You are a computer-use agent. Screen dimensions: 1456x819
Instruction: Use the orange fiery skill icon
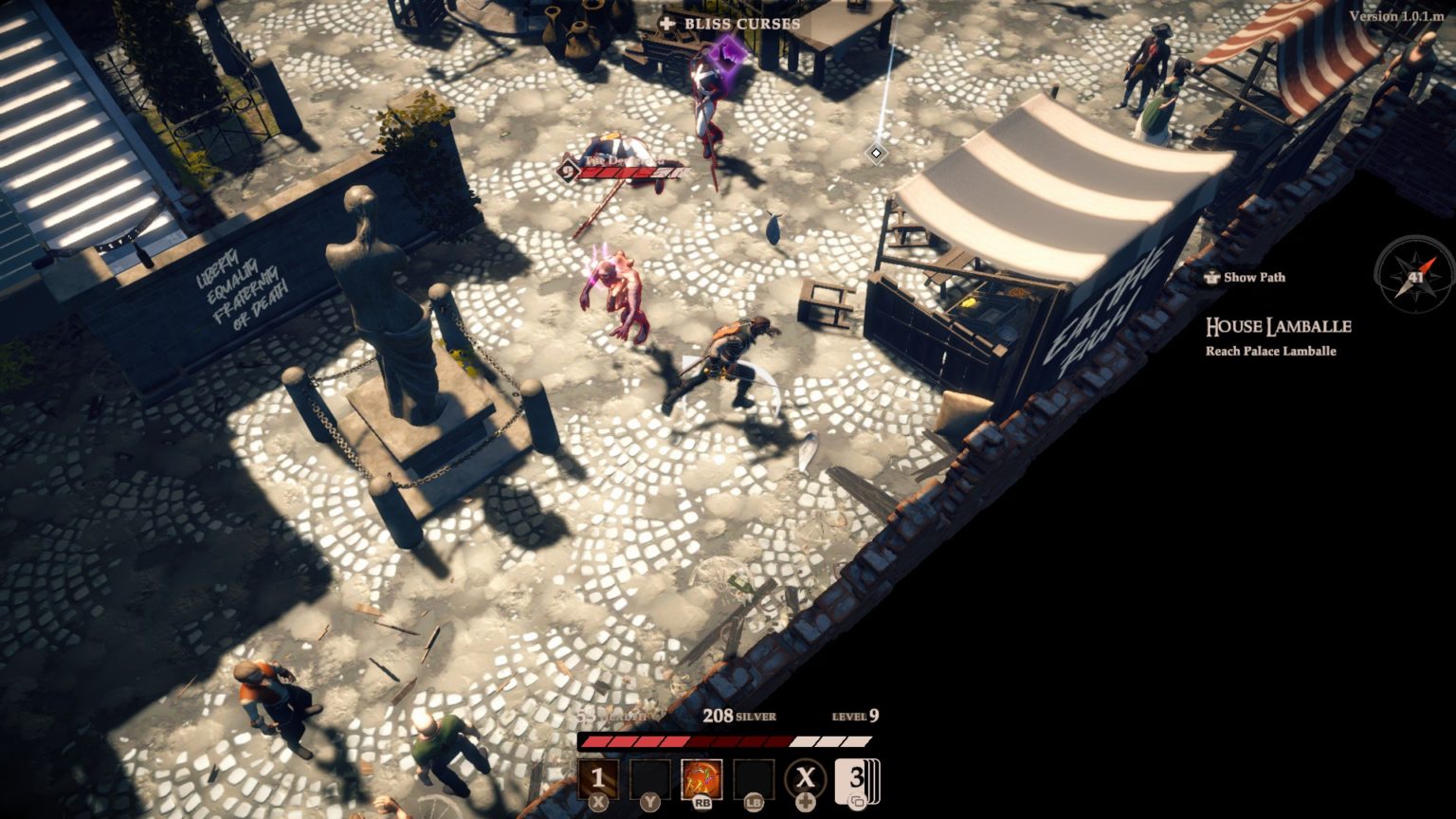[x=701, y=779]
